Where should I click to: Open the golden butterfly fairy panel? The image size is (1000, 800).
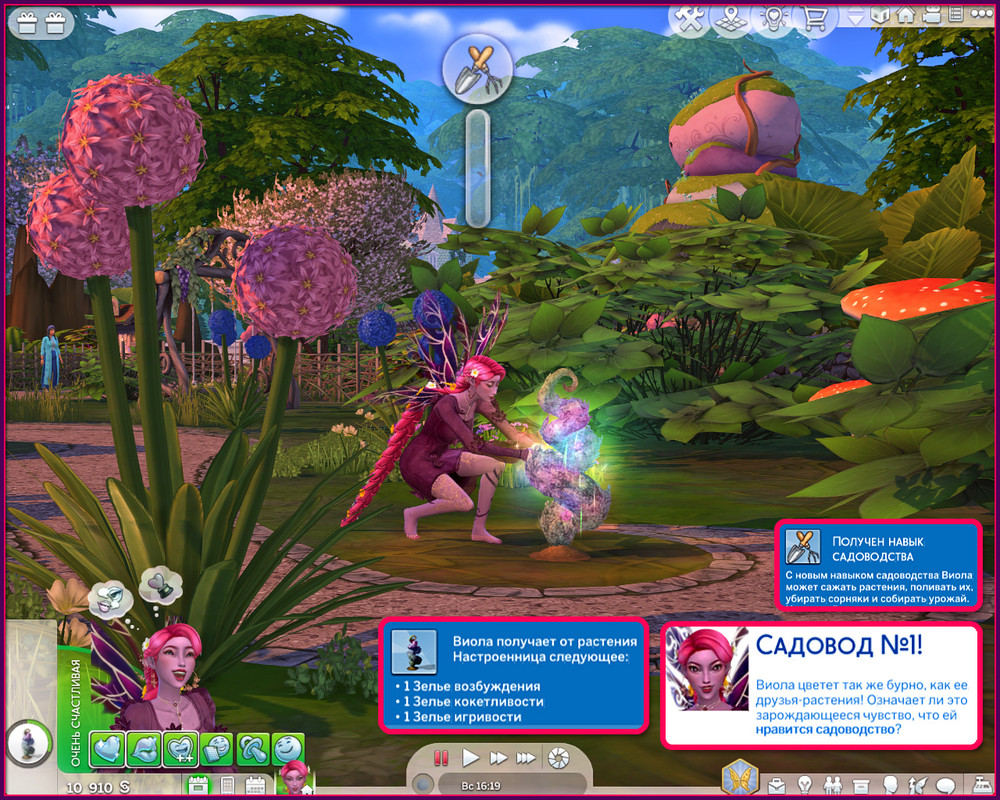point(738,777)
